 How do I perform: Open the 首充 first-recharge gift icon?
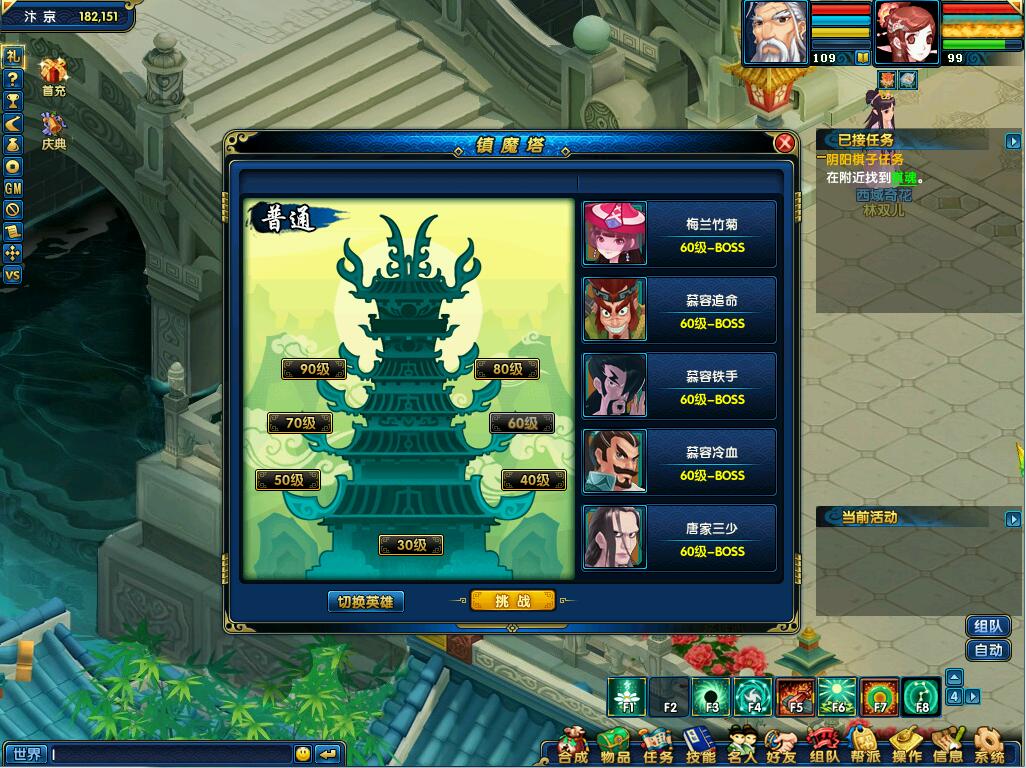(53, 75)
